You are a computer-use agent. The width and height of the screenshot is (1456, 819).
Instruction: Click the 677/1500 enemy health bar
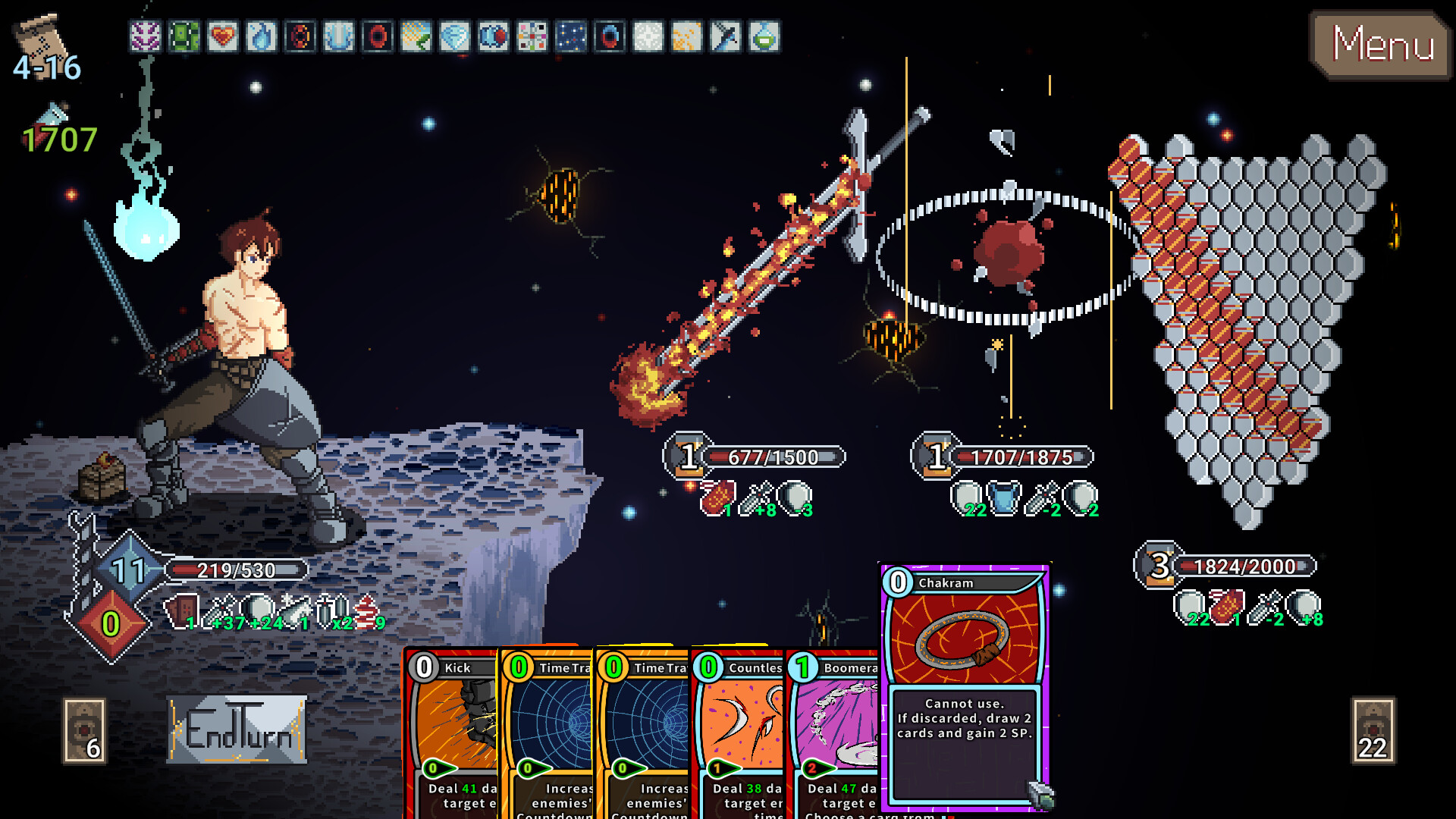pyautogui.click(x=773, y=457)
